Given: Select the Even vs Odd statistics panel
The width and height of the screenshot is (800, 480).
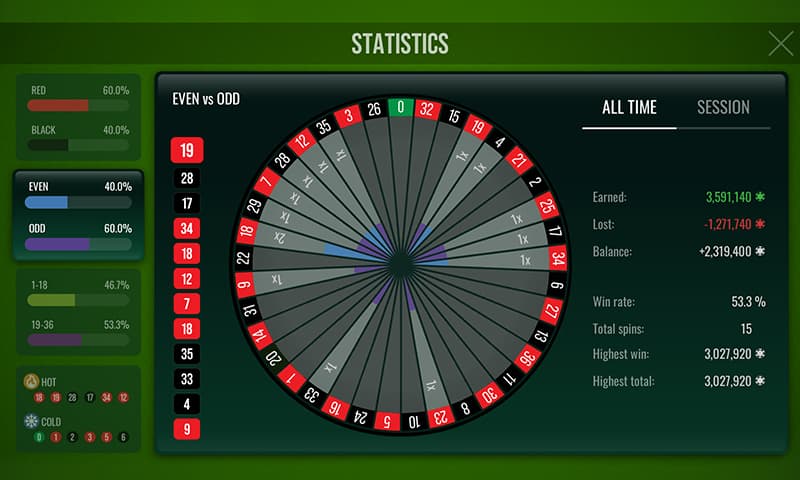Looking at the screenshot, I should 79,214.
